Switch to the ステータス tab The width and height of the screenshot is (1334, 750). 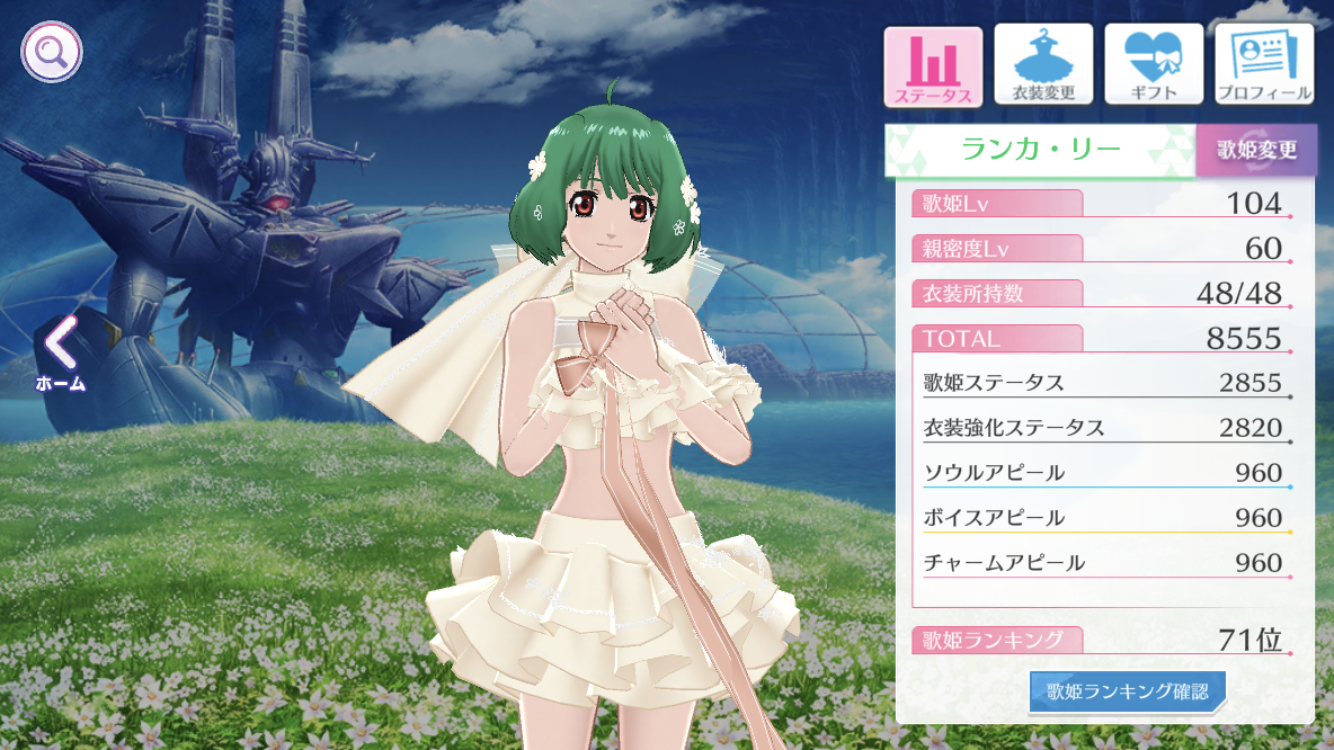pyautogui.click(x=933, y=66)
